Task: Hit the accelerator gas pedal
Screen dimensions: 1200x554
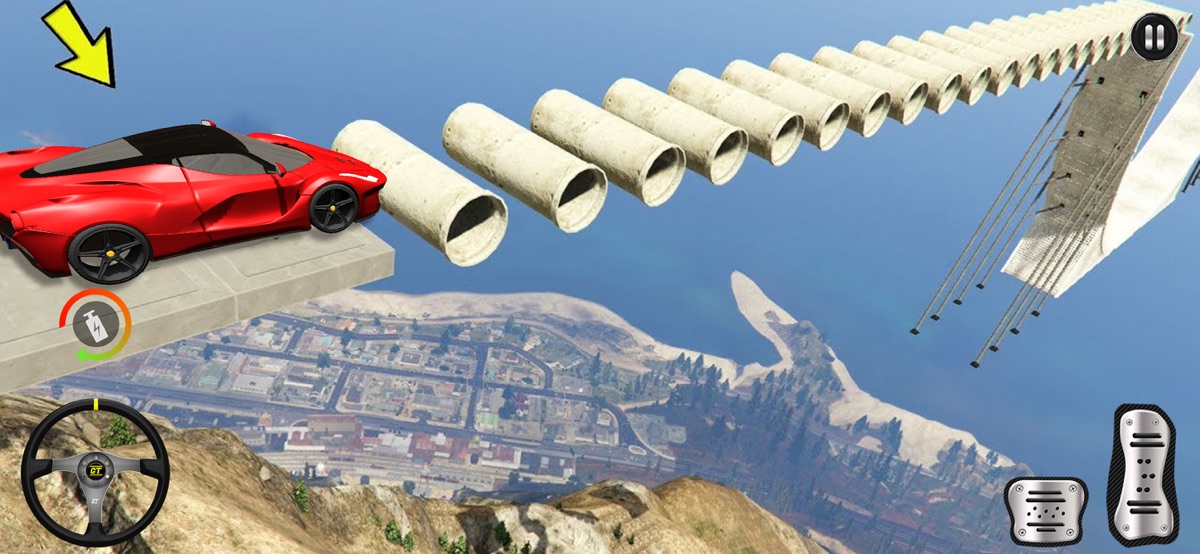Action: [x=1145, y=473]
